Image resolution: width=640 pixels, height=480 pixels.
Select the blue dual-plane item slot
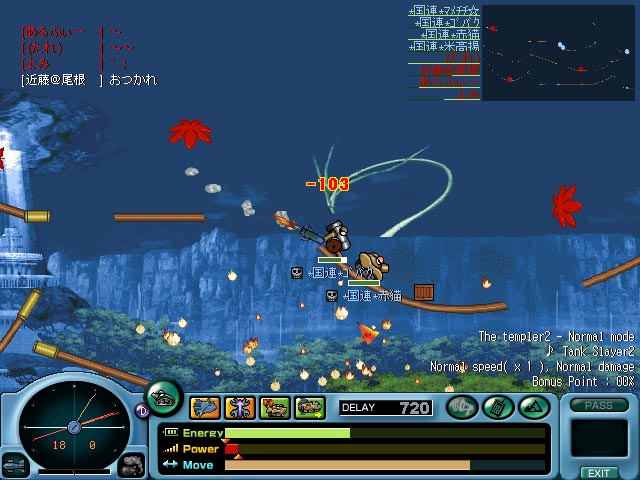tap(205, 407)
